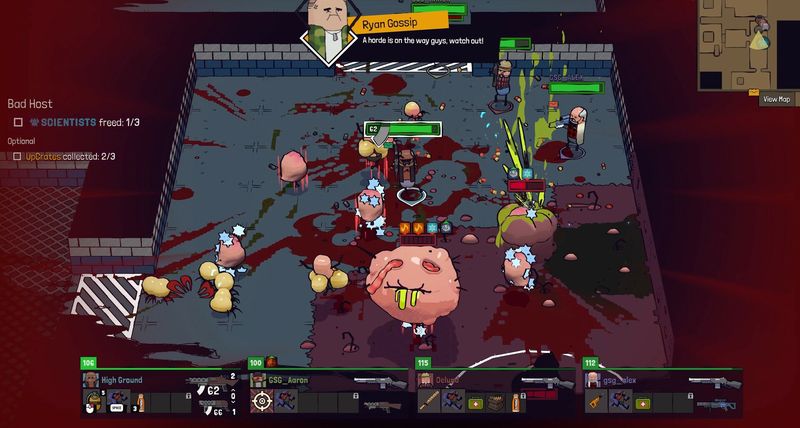
Task: Select Deluge's melee bat slot
Action: tap(429, 402)
